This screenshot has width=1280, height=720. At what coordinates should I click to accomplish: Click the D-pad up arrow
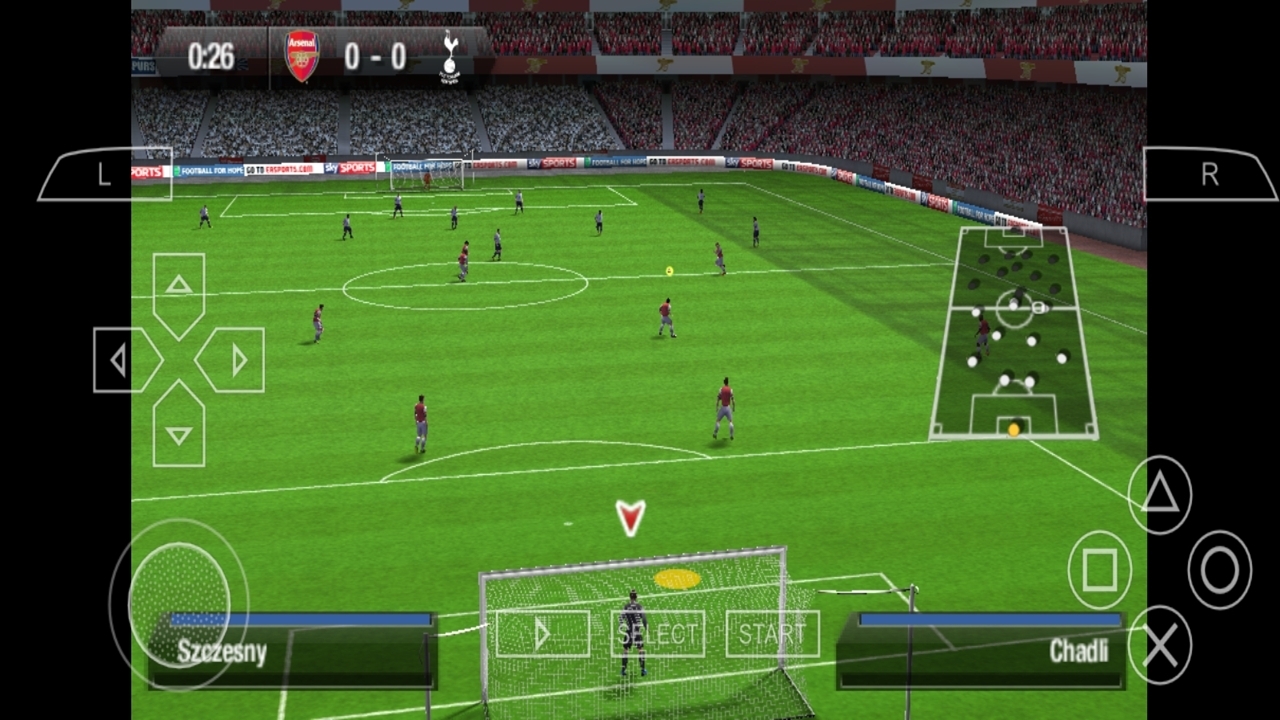179,288
